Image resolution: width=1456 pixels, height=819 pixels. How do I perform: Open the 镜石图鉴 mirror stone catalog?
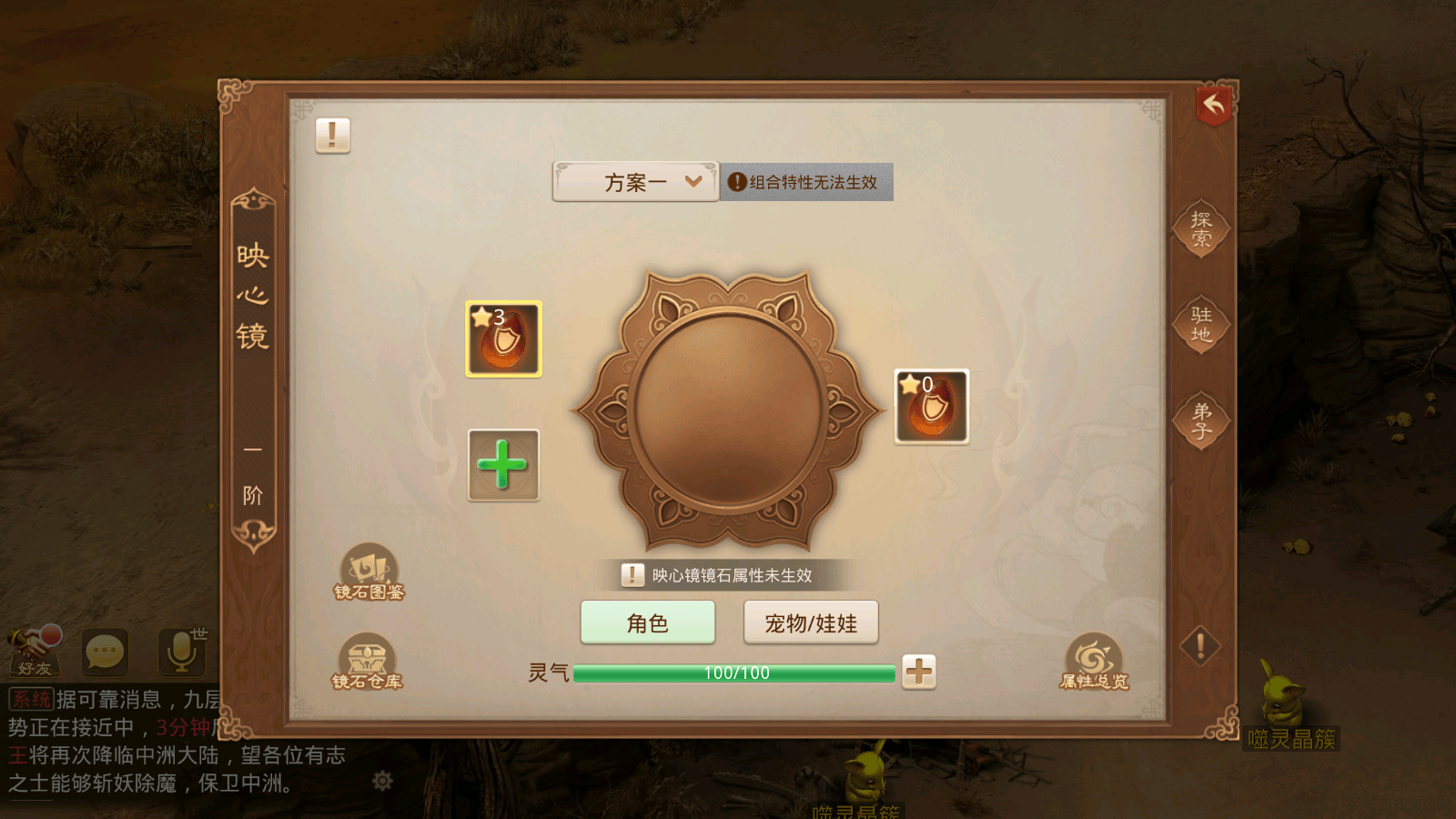pyautogui.click(x=368, y=573)
